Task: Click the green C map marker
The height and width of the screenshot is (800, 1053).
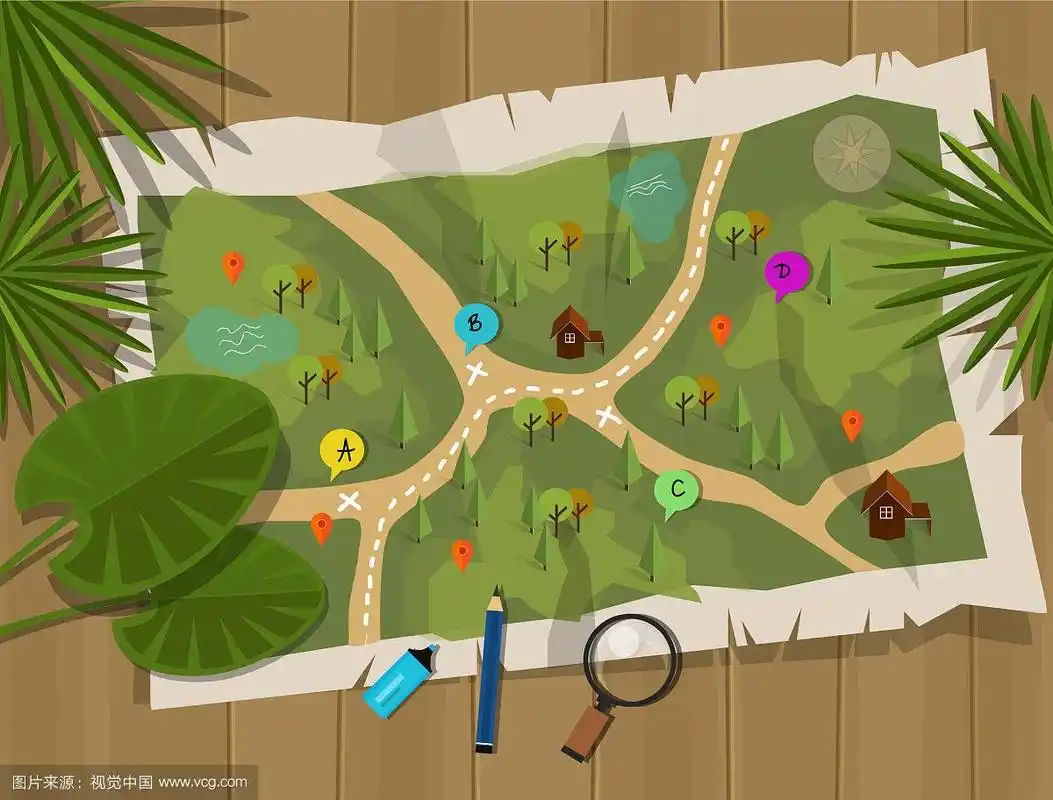Action: pos(677,490)
